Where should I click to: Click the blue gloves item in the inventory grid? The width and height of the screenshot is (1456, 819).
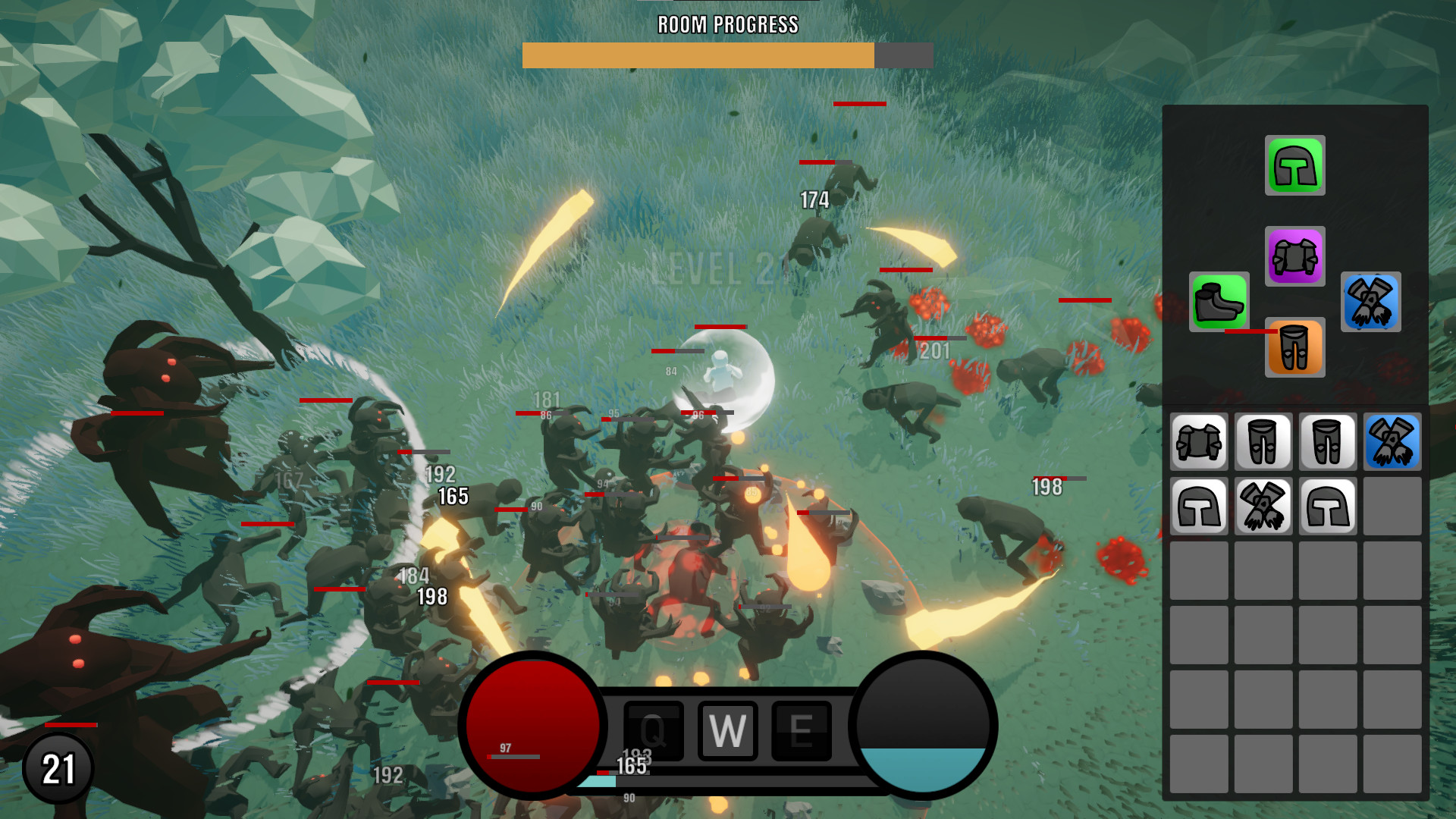pyautogui.click(x=1393, y=441)
